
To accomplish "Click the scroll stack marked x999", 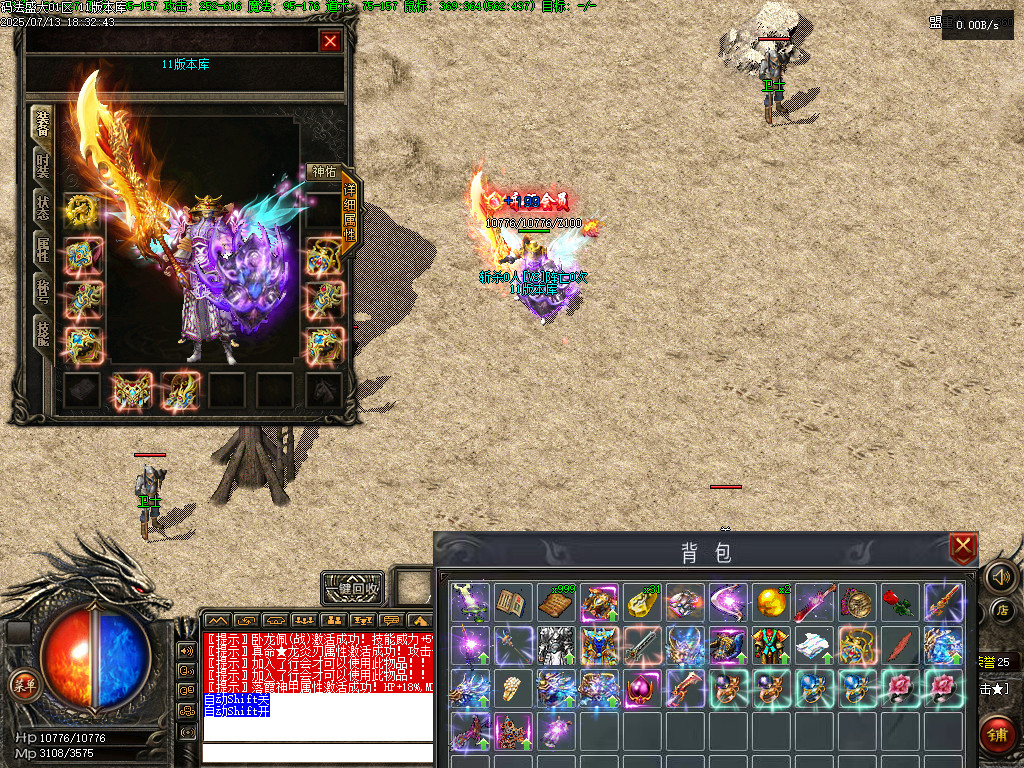I will point(556,602).
